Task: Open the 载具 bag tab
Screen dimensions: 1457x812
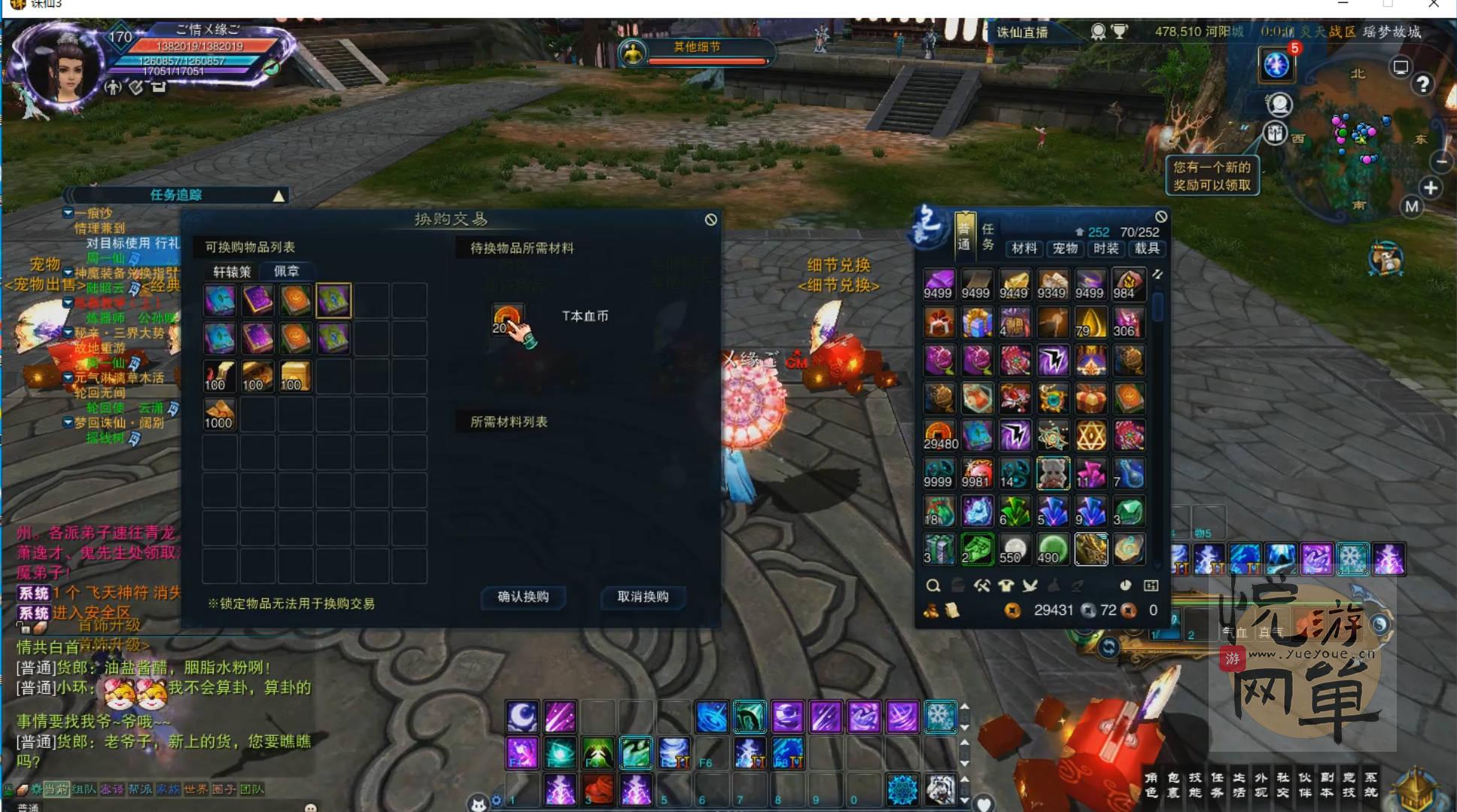Action: click(1146, 248)
